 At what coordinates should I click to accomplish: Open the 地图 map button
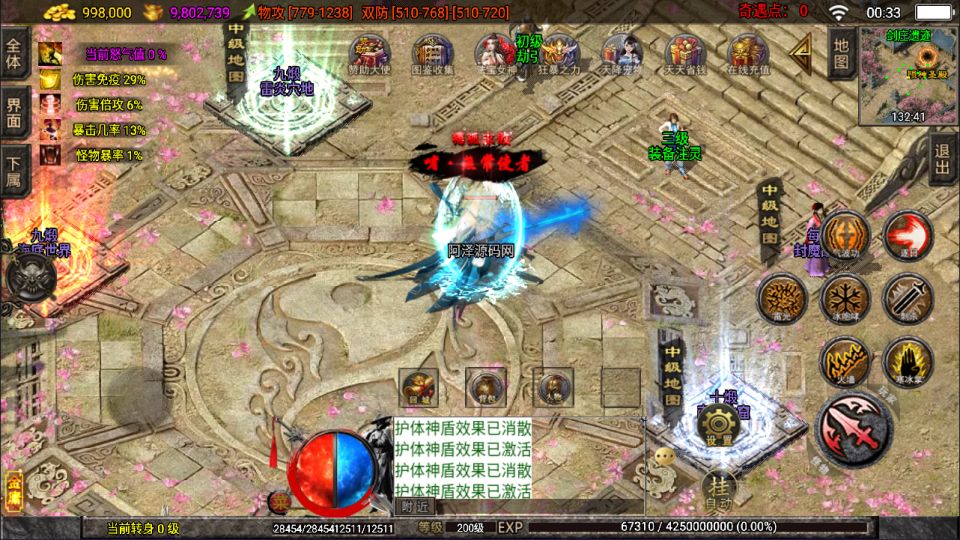tap(842, 54)
